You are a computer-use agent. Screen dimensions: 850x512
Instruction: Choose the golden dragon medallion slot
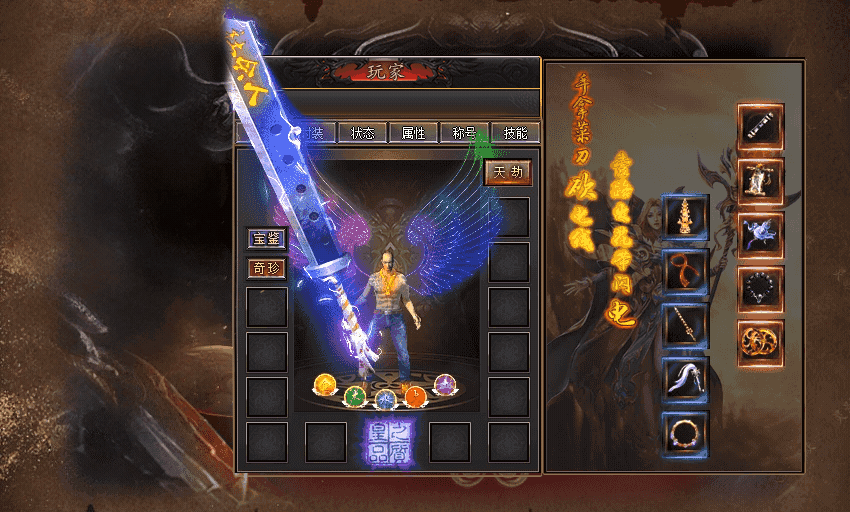(760, 343)
